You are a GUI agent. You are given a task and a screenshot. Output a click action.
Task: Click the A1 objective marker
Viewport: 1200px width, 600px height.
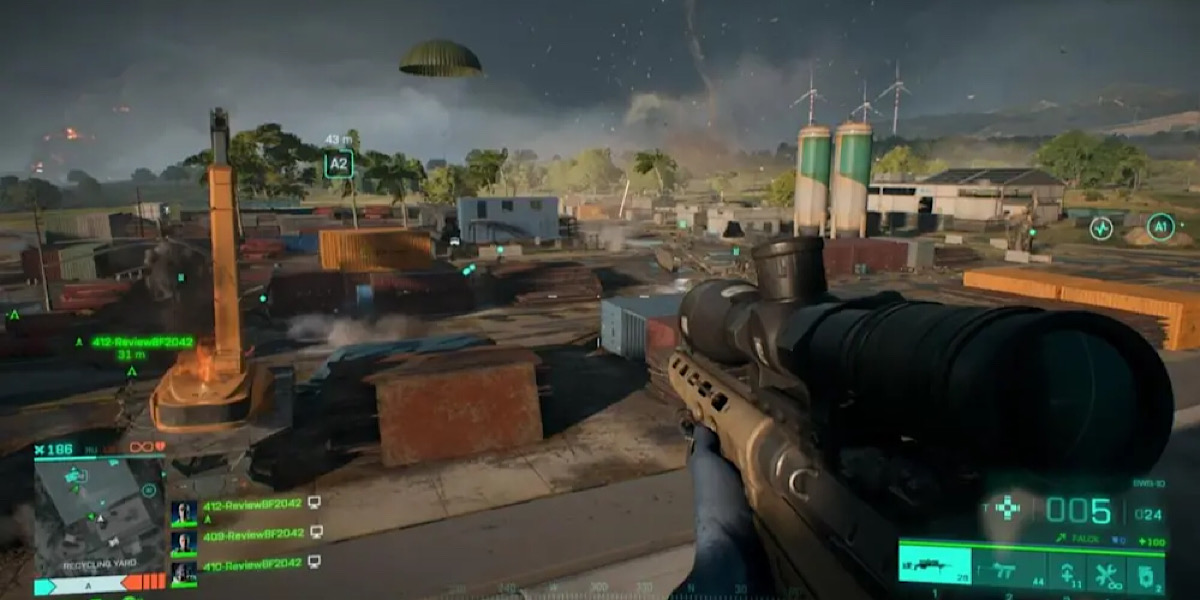1160,227
